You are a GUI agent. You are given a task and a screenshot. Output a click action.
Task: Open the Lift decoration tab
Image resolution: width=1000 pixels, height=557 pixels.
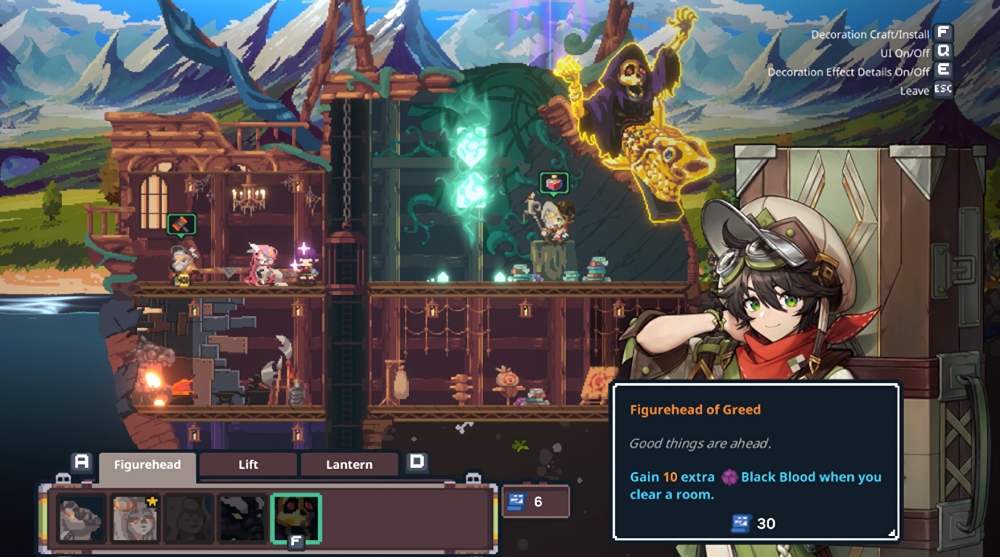click(x=248, y=465)
